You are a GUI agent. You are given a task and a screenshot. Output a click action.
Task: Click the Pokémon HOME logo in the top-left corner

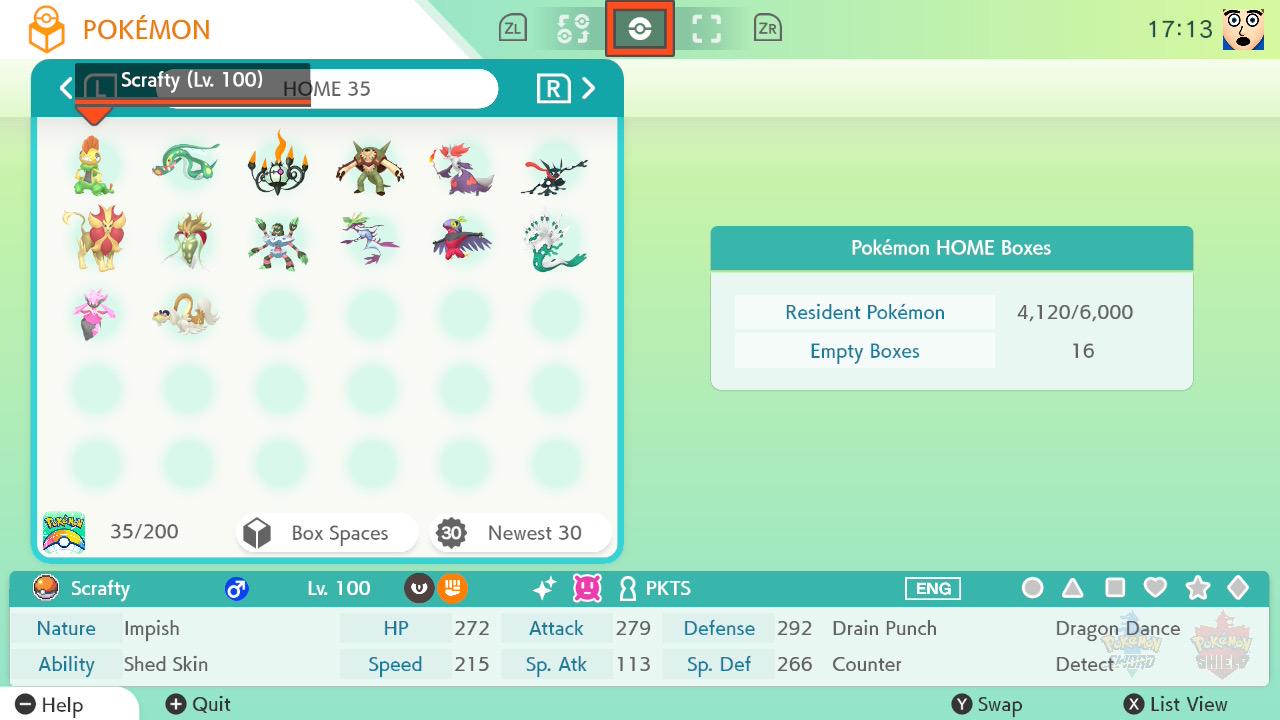tap(46, 28)
